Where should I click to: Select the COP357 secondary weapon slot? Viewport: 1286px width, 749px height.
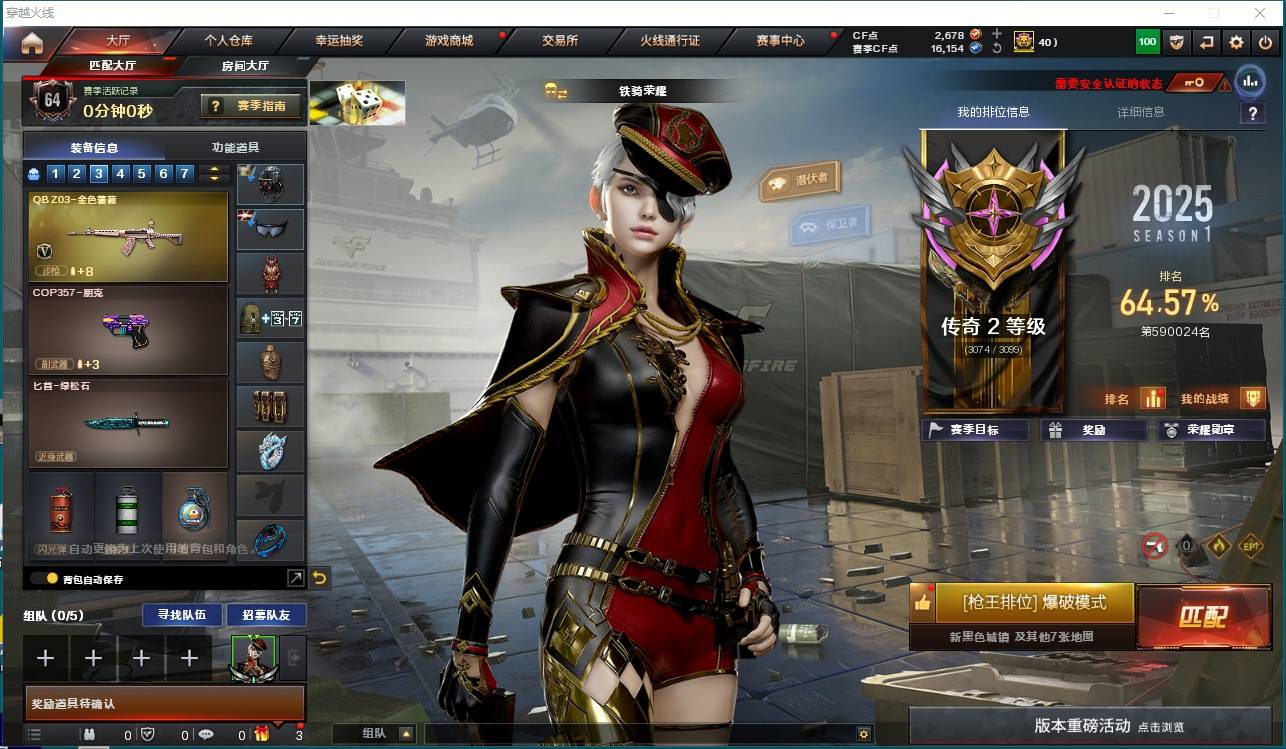tap(129, 330)
